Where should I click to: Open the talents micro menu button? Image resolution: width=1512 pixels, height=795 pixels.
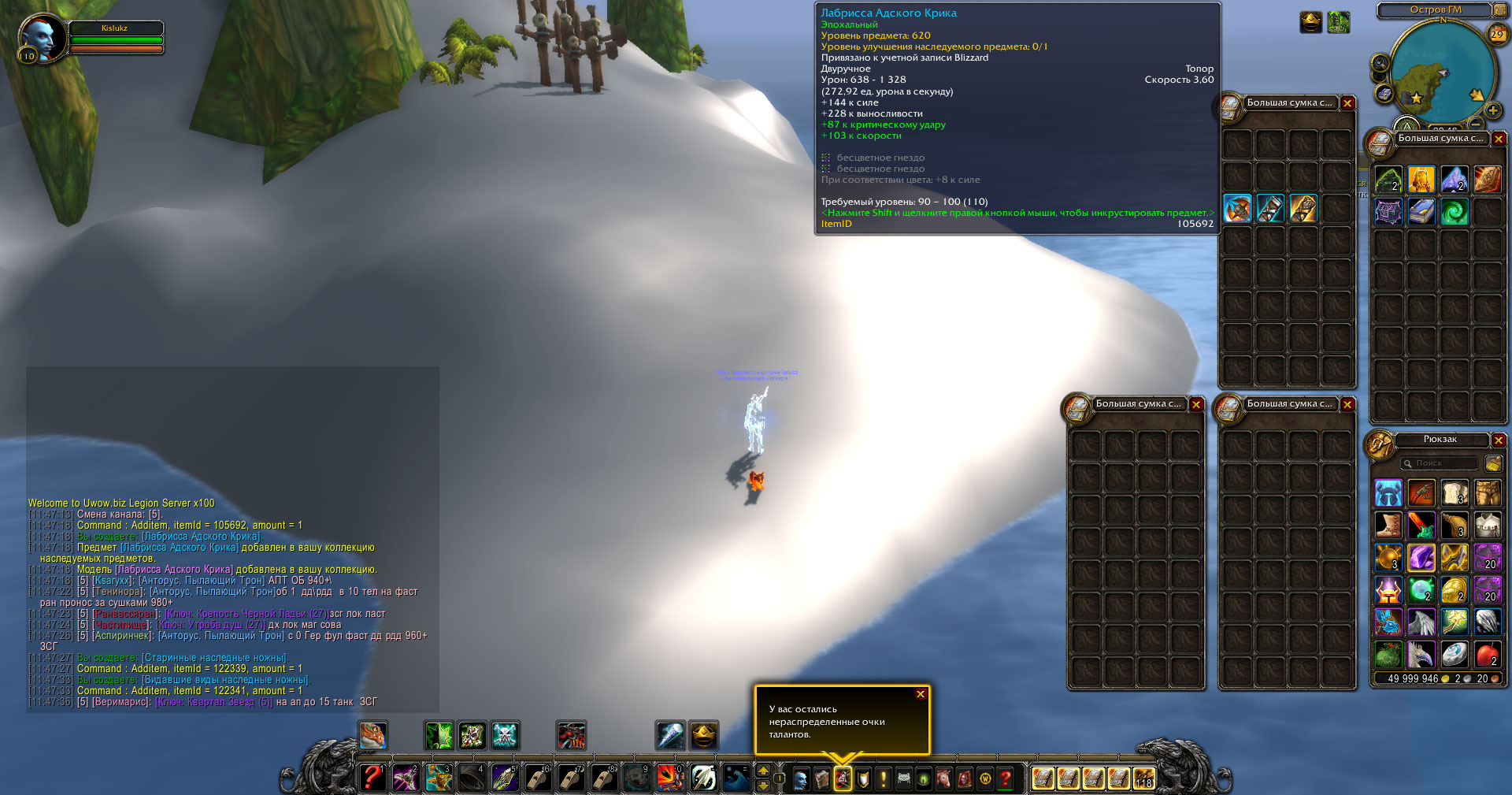tap(843, 779)
